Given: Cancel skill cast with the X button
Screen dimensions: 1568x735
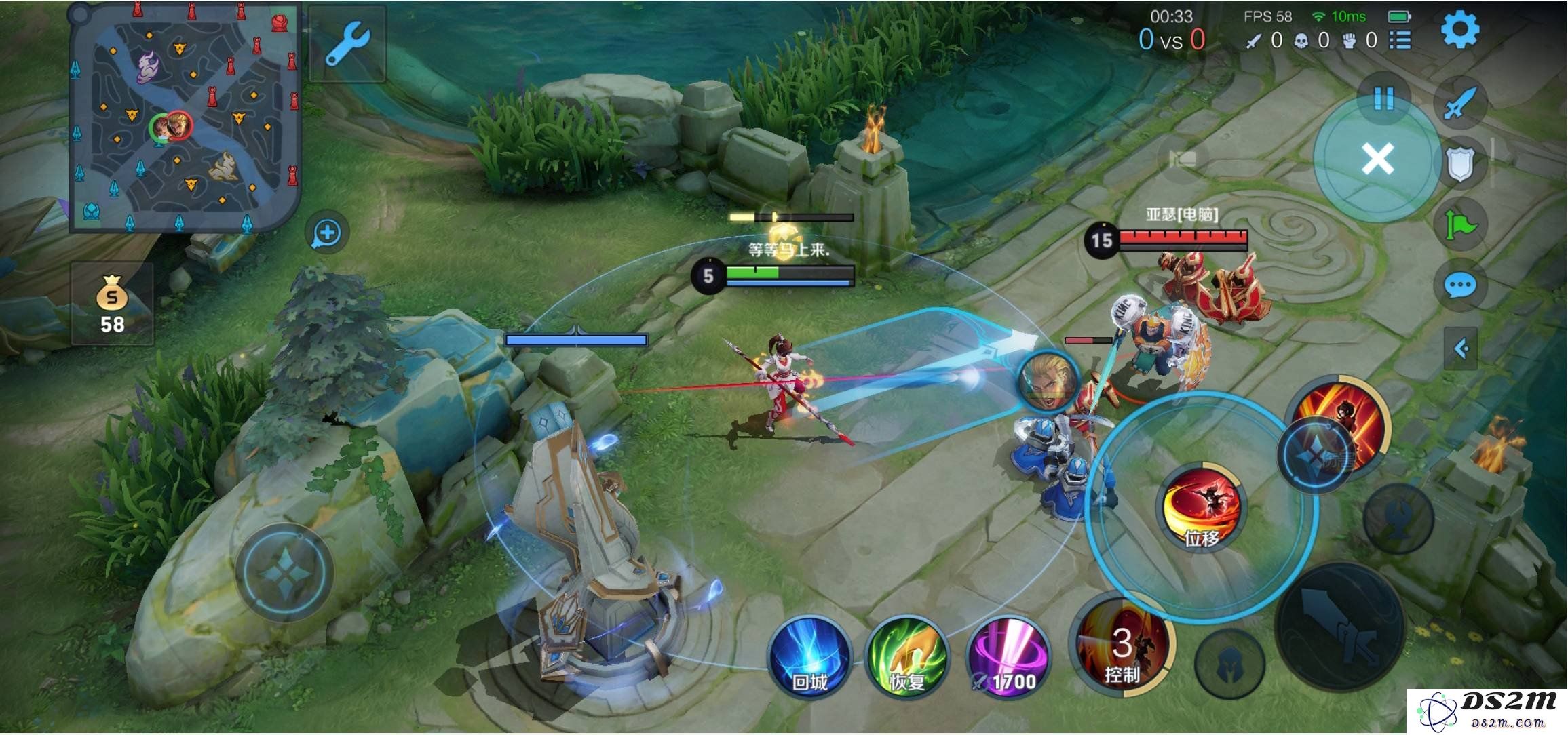Looking at the screenshot, I should click(x=1377, y=159).
